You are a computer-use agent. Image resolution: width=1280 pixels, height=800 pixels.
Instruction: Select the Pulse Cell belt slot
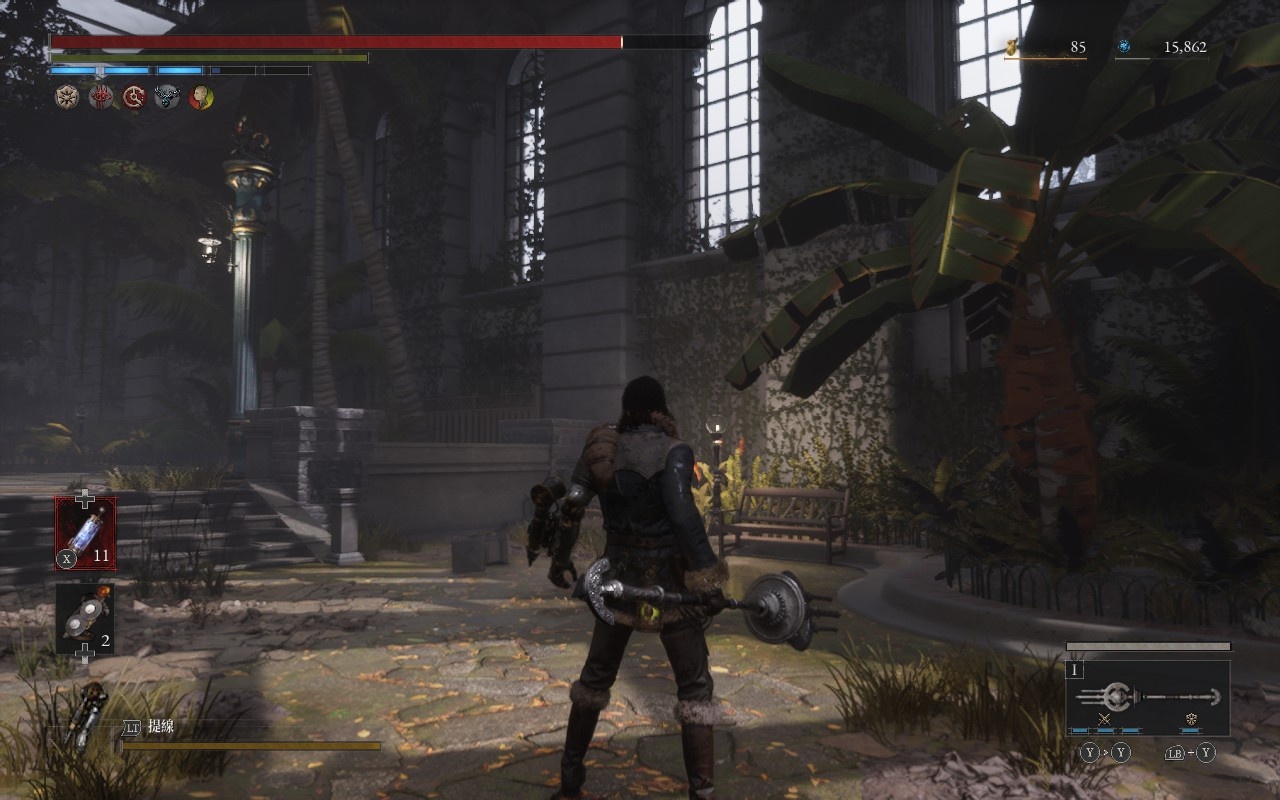(x=85, y=533)
